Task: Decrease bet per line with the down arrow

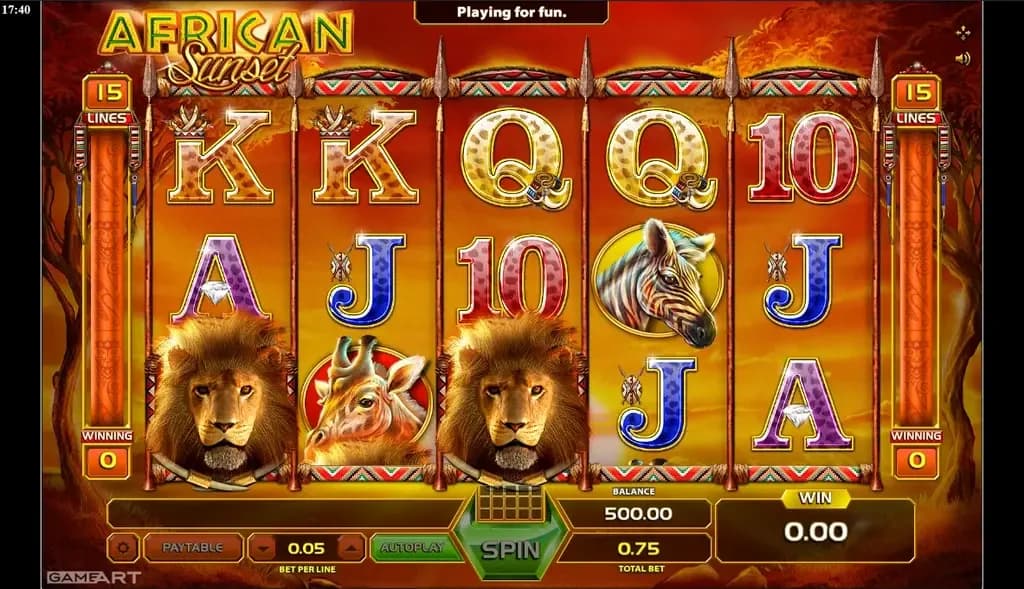Action: pyautogui.click(x=263, y=548)
